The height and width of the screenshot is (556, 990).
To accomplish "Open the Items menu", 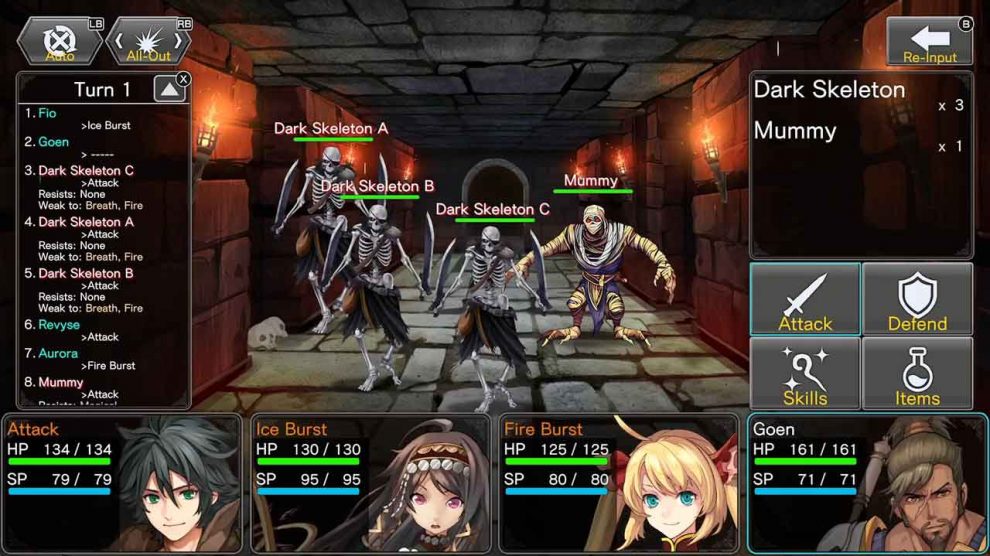I will pos(917,373).
